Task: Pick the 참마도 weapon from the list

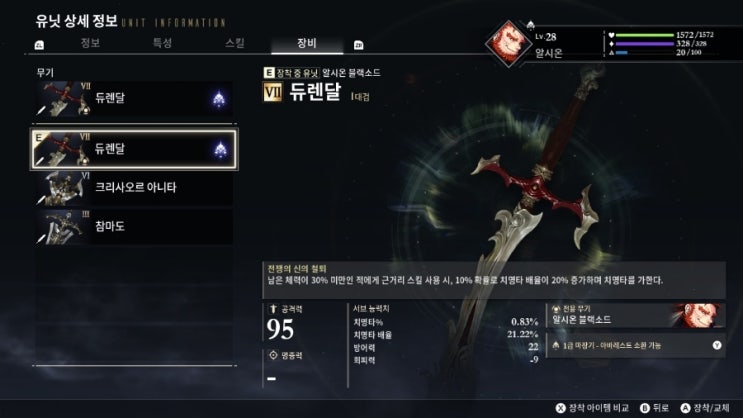Action: click(x=135, y=226)
